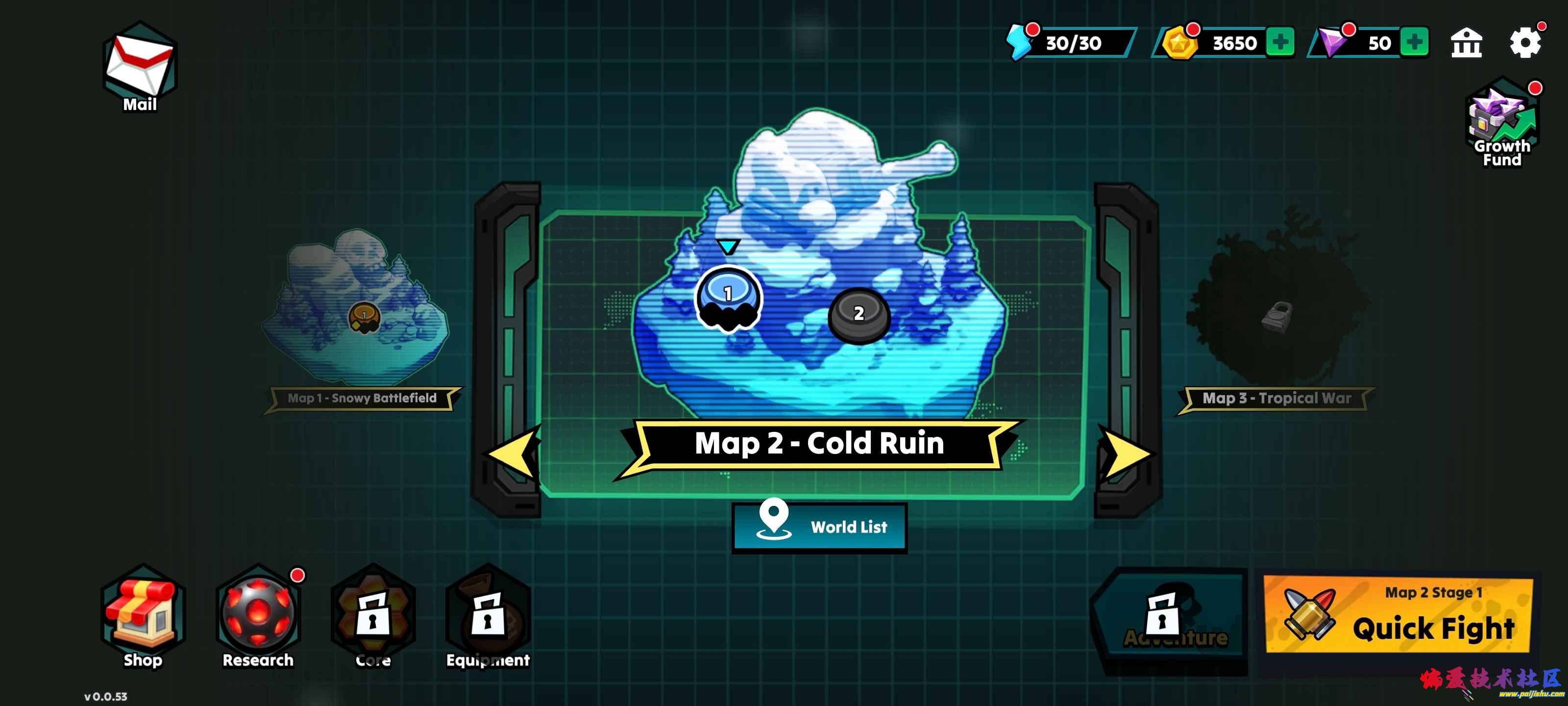Open the bank building icon
Viewport: 1568px width, 706px height.
pos(1466,43)
